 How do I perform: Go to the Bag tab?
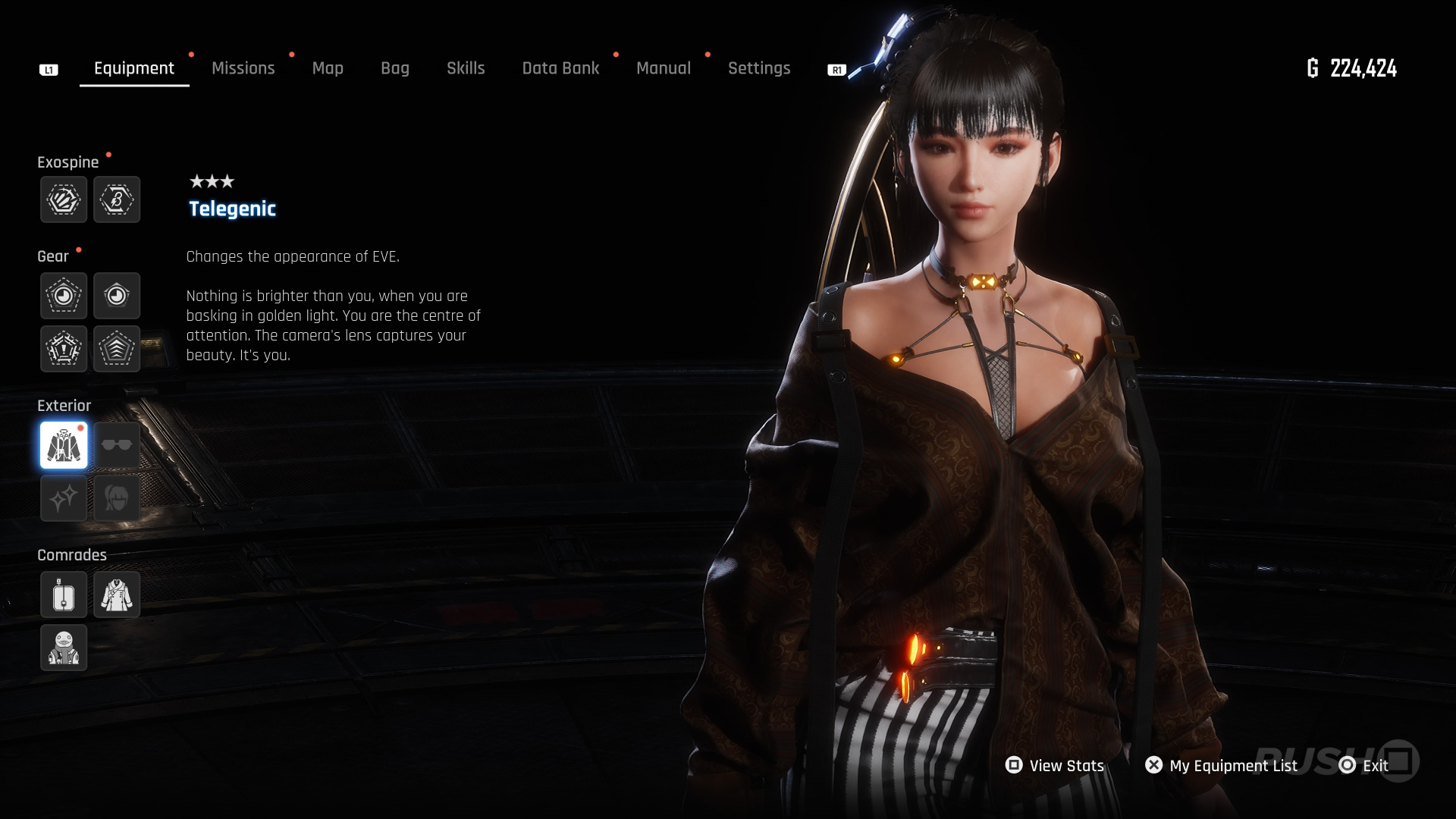click(394, 68)
